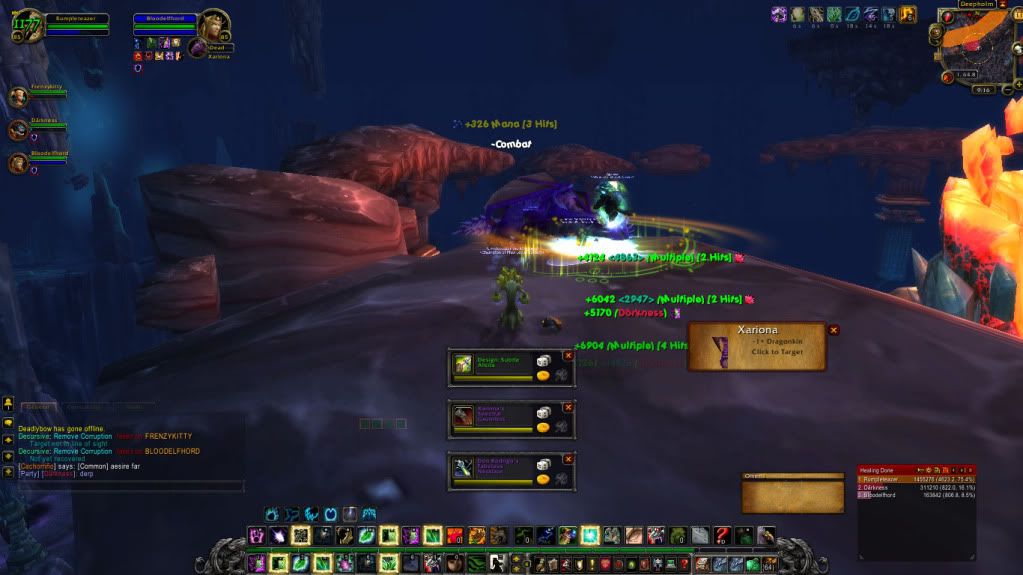The height and width of the screenshot is (575, 1023).
Task: Select Därkness in the party frames
Action: [x=18, y=130]
